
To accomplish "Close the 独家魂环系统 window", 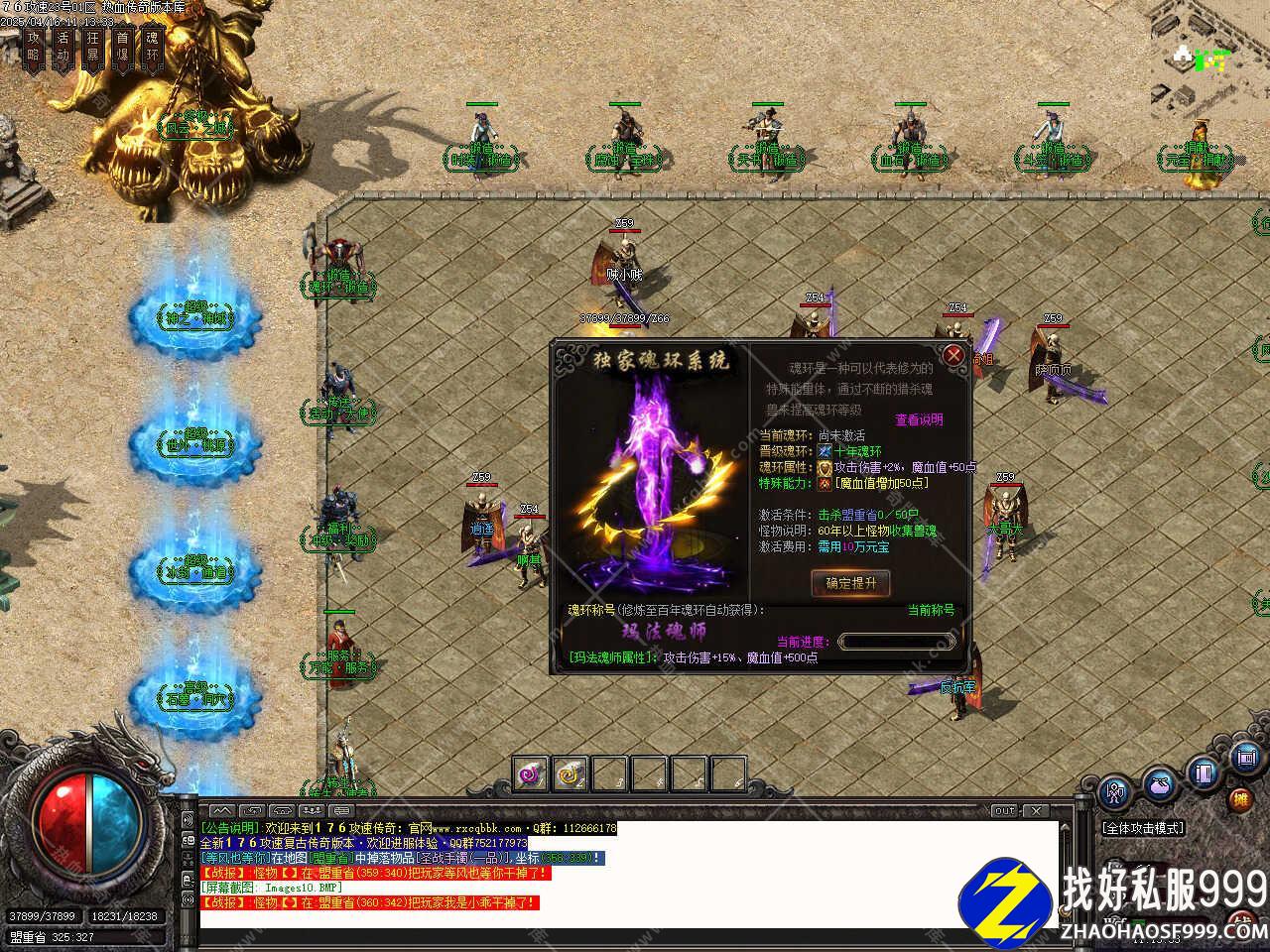I will tap(953, 355).
